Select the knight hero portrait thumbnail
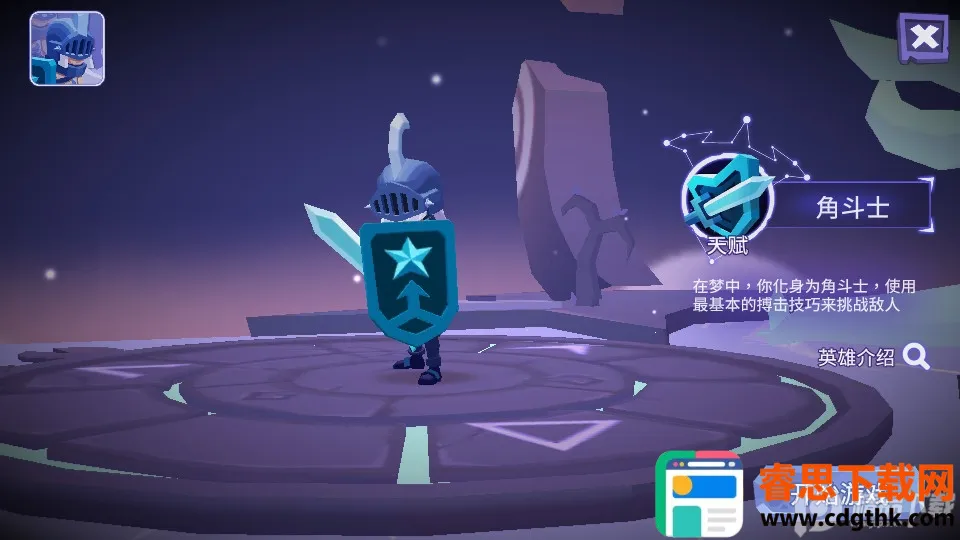 click(x=67, y=48)
